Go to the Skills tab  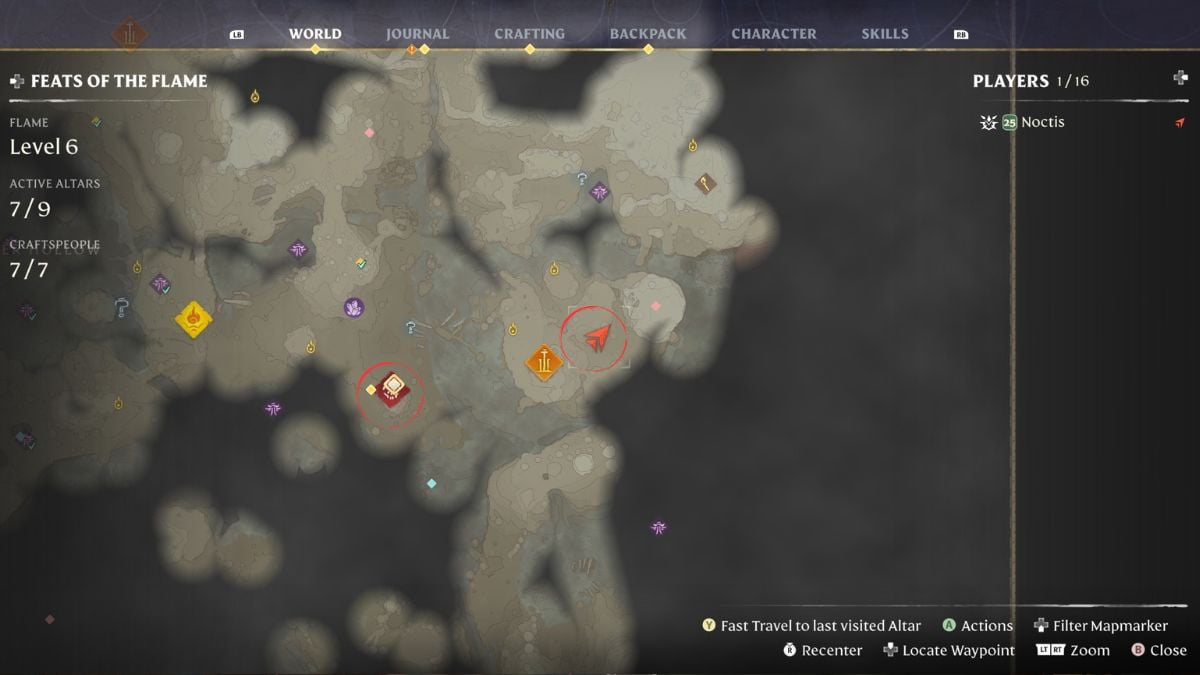(x=885, y=34)
